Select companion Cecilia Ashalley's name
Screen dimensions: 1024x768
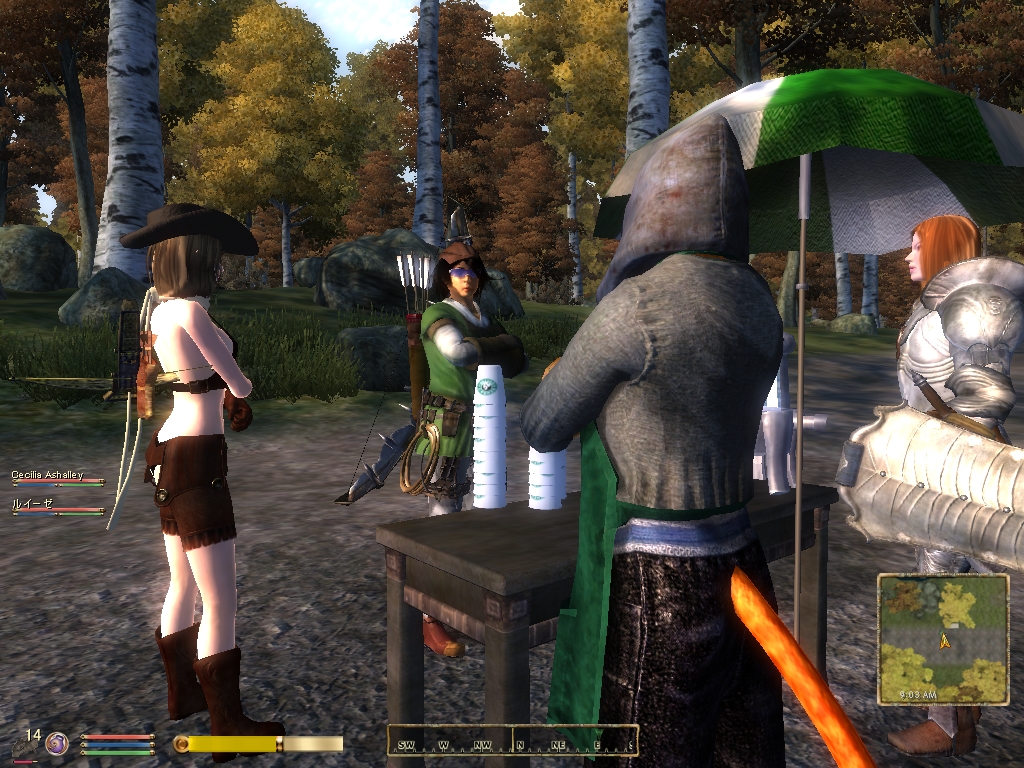pos(47,475)
